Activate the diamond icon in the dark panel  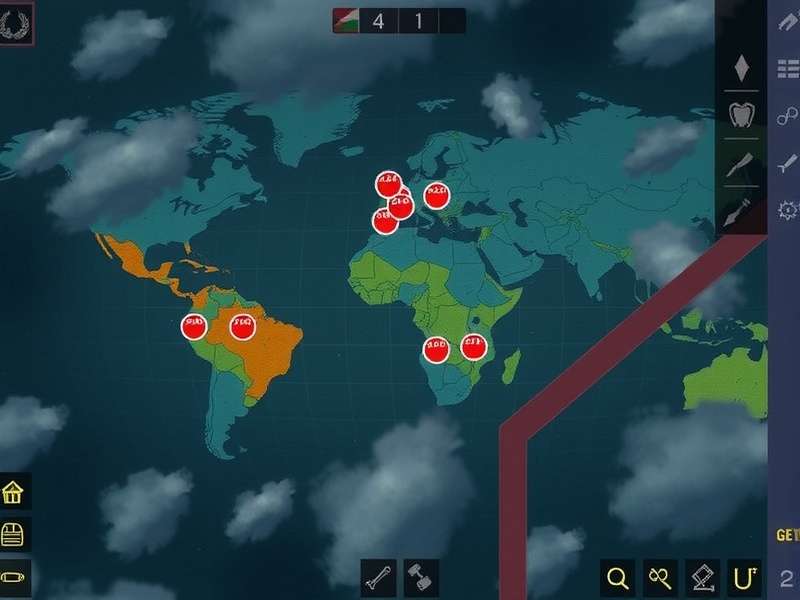pos(741,68)
